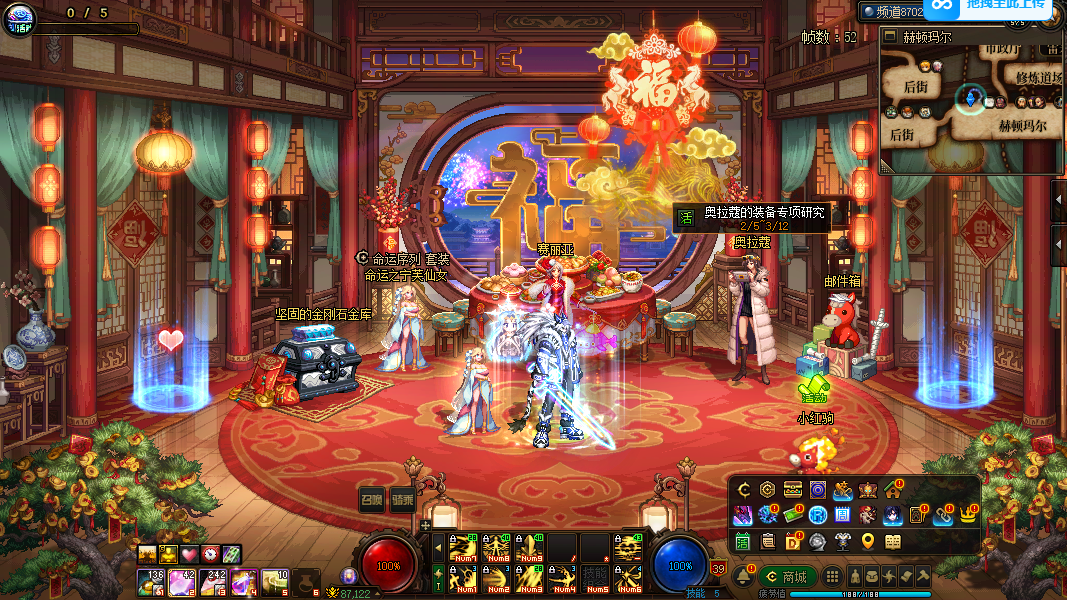Click the house icon with alert badge
The width and height of the screenshot is (1067, 600).
point(893,490)
